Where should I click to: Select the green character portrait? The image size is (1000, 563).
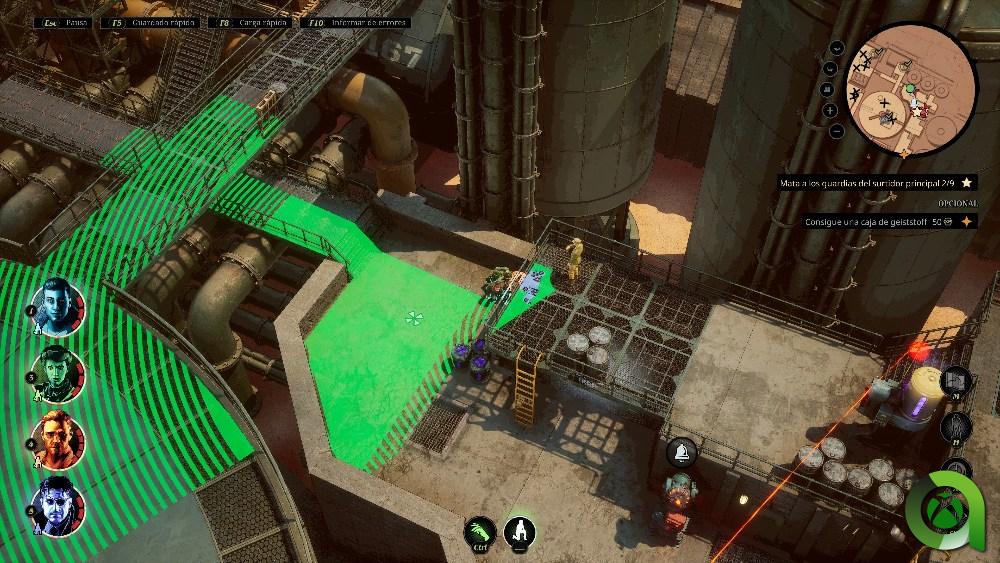(x=58, y=372)
